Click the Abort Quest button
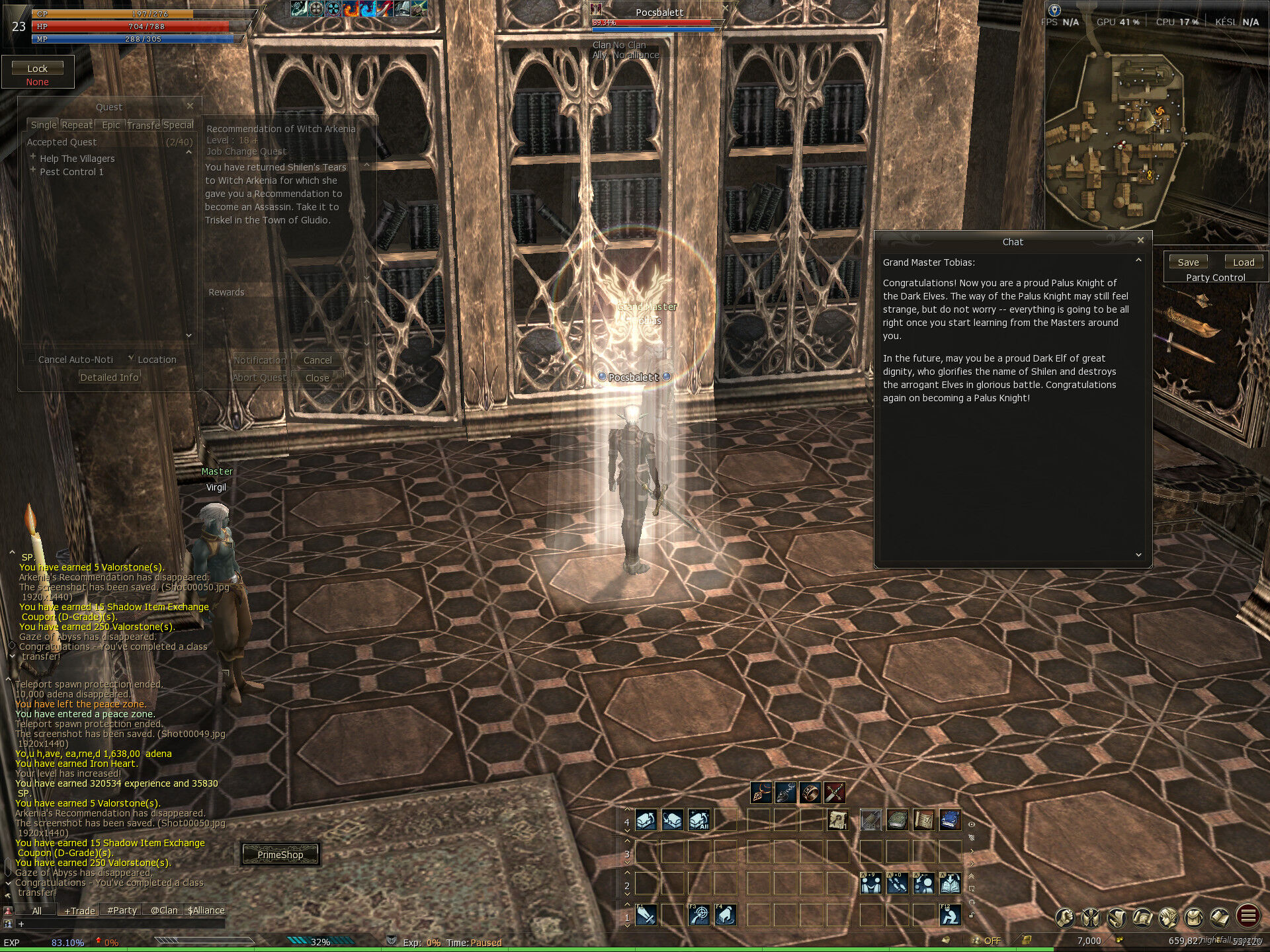Viewport: 1270px width, 952px height. [x=259, y=377]
